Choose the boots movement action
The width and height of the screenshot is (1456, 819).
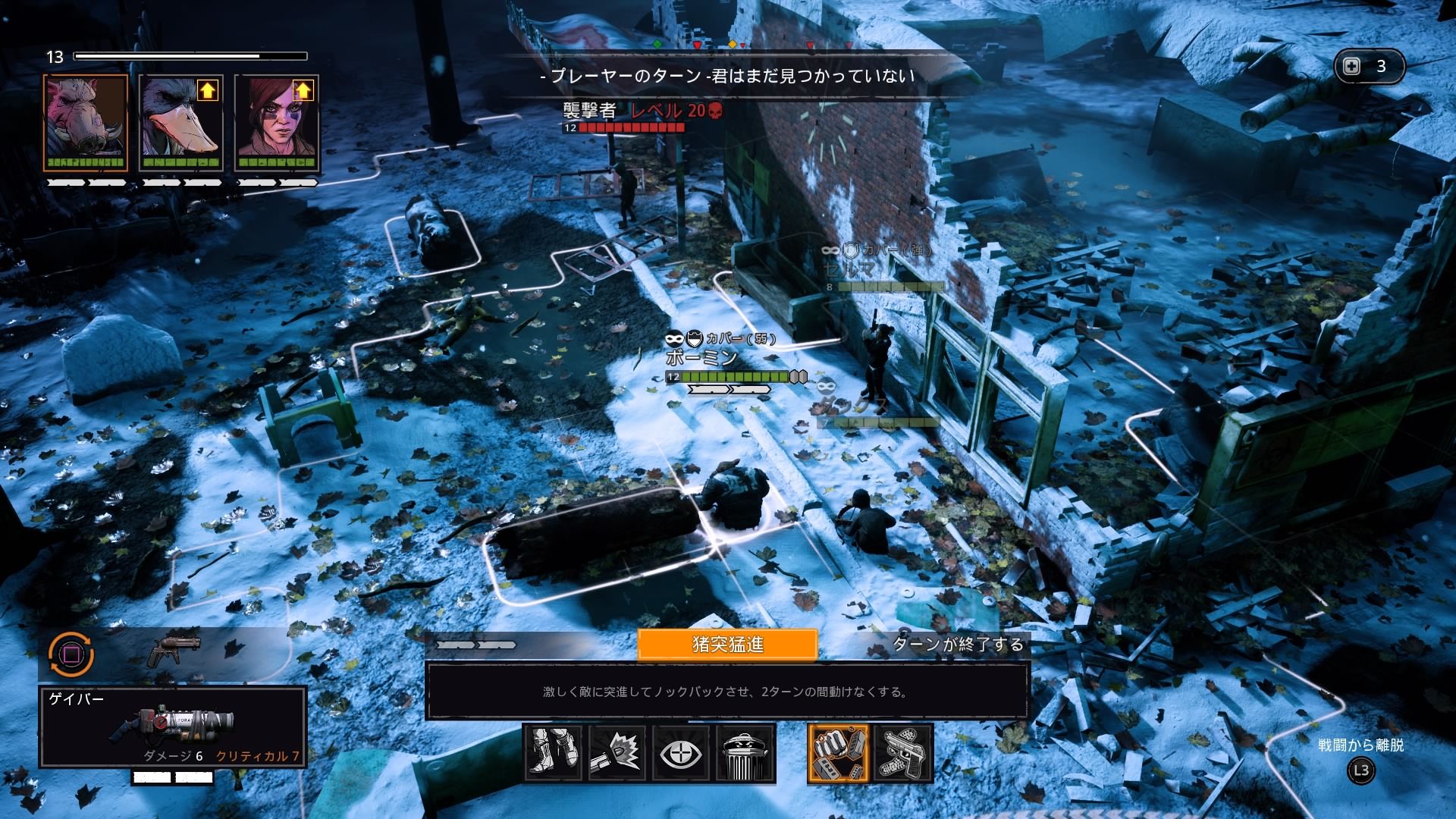click(x=553, y=752)
